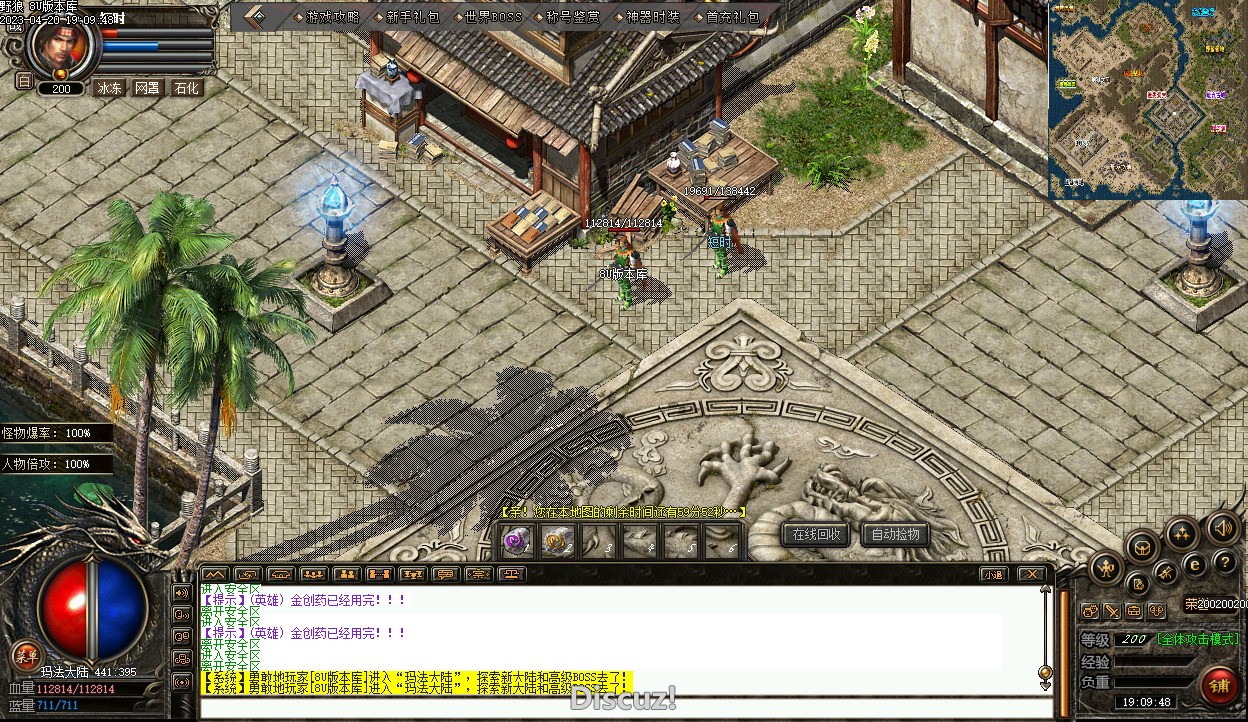Use the purple swirl item in hotbar slot 1
The width and height of the screenshot is (1248, 722).
click(517, 541)
